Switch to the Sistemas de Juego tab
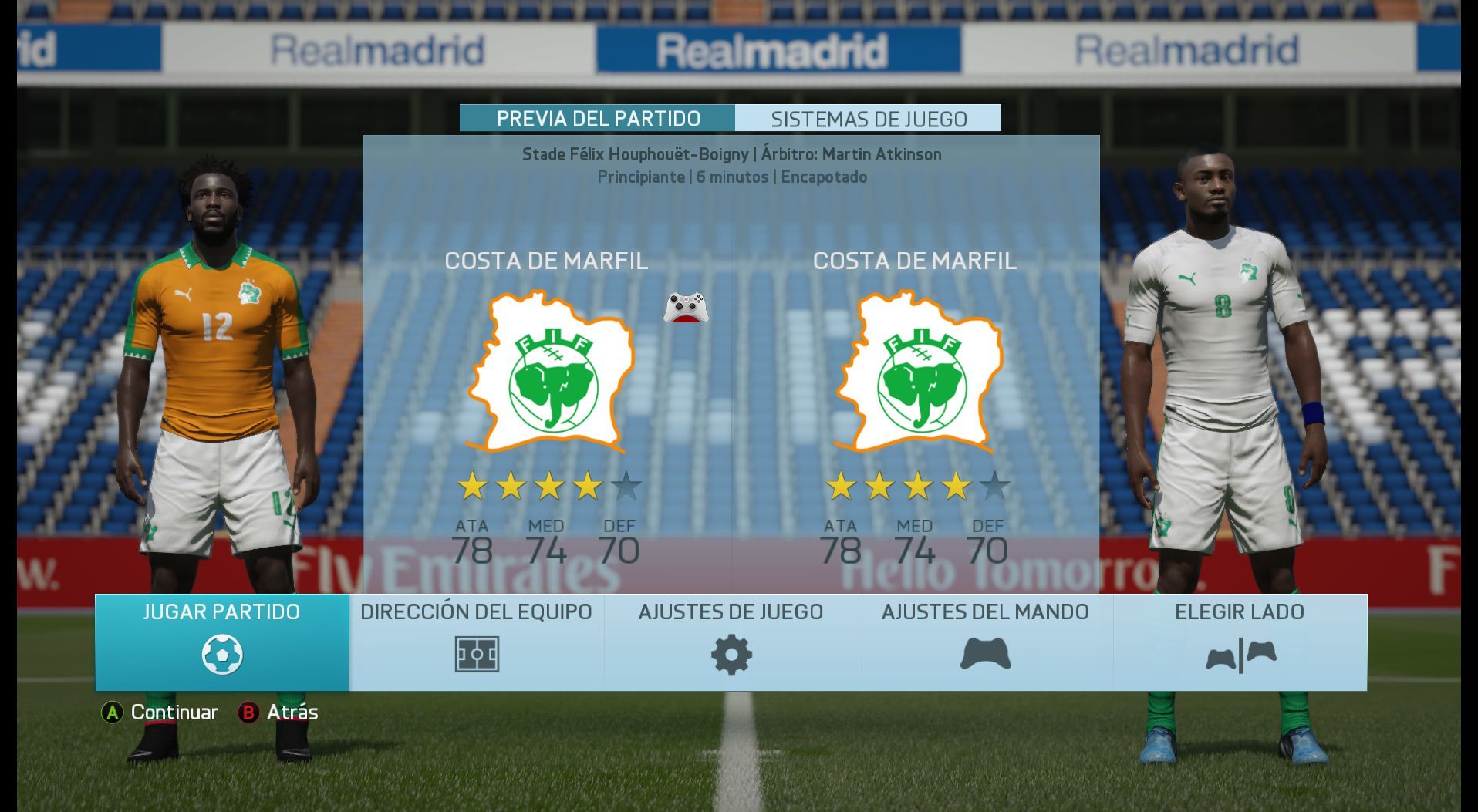The image size is (1478, 812). click(x=869, y=119)
